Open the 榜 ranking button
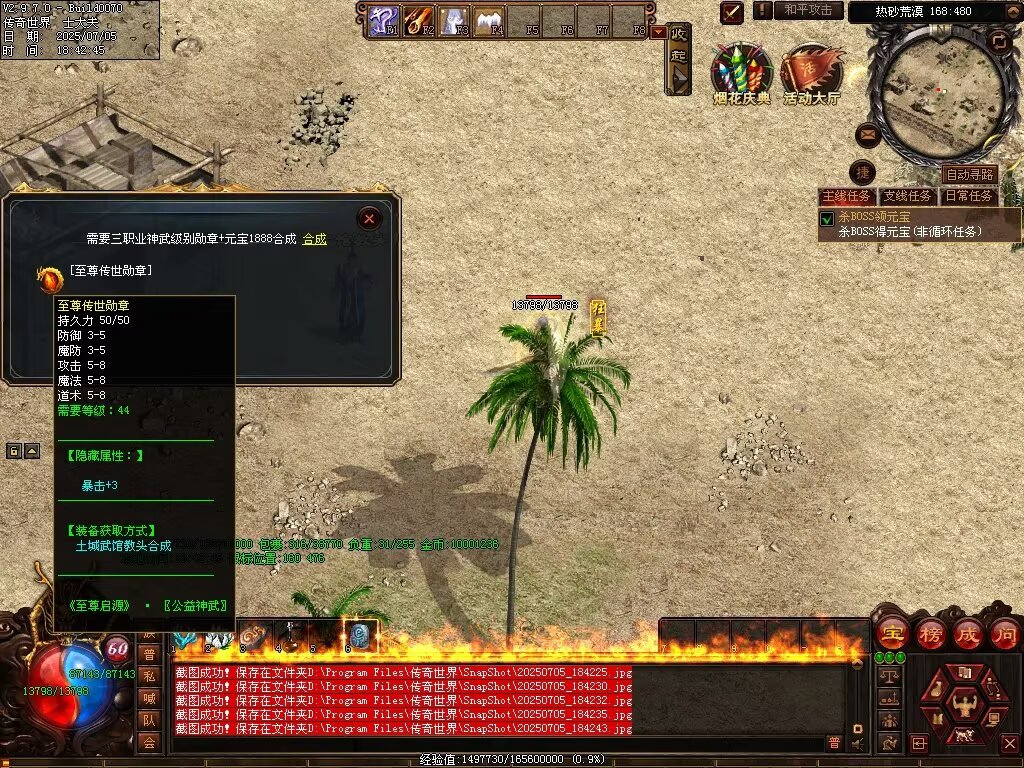 930,633
